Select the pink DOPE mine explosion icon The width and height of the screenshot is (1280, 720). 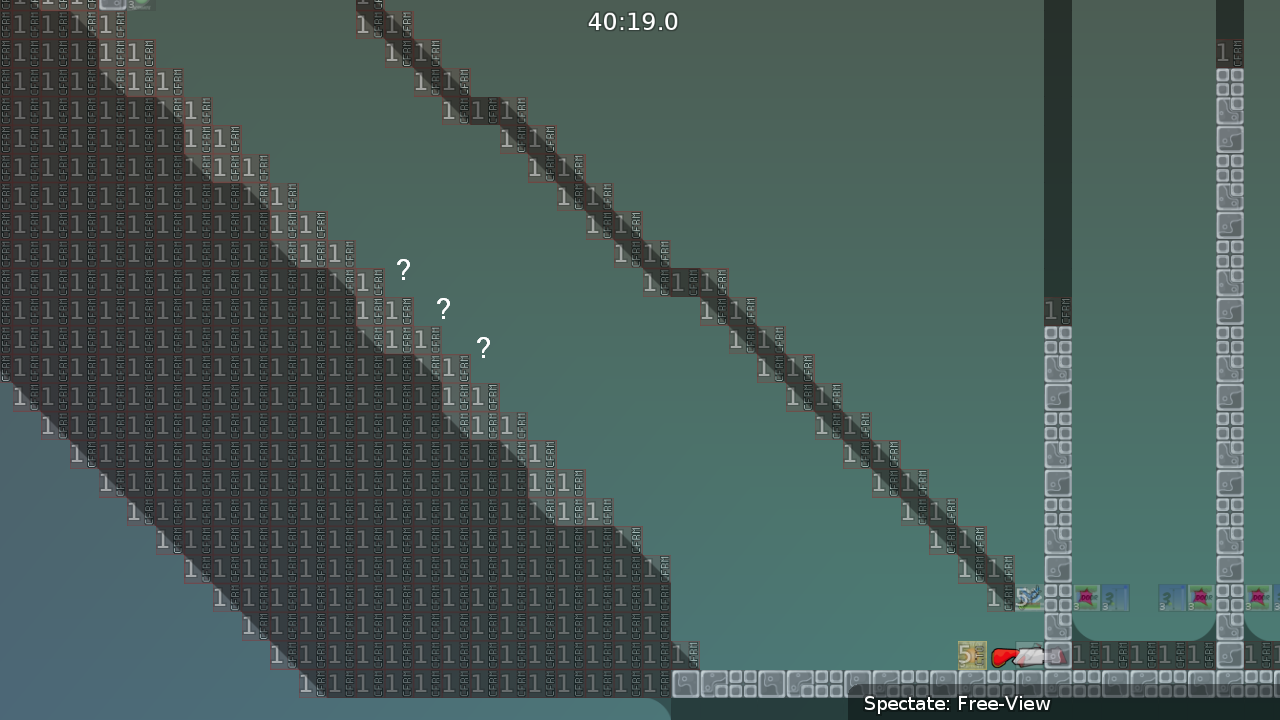point(1087,597)
